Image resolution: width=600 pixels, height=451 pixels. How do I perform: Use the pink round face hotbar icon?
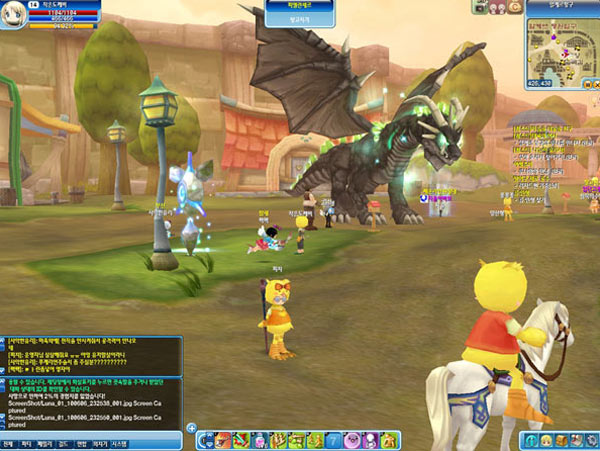coord(351,440)
